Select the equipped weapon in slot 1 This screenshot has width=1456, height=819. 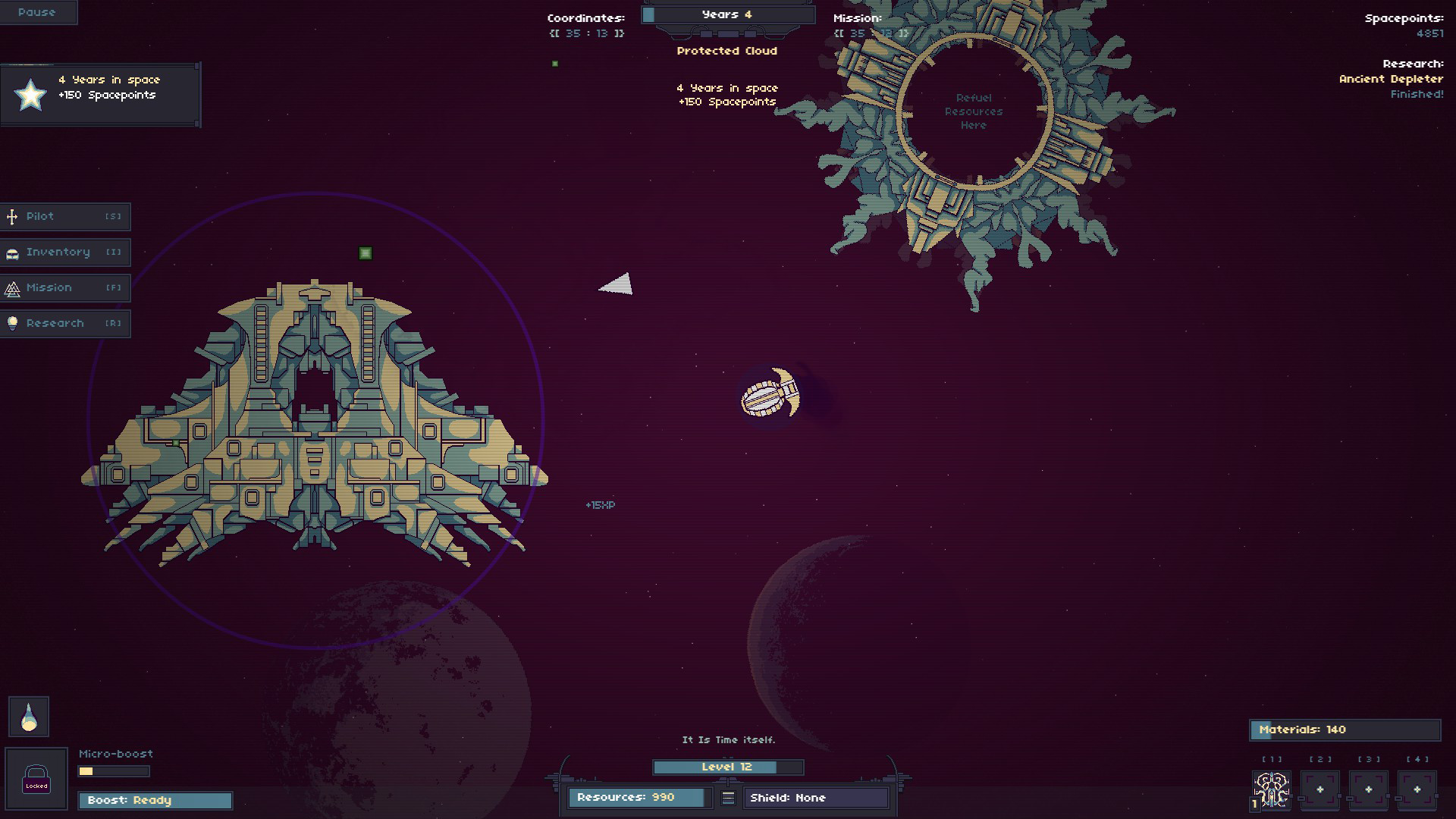coord(1272,790)
